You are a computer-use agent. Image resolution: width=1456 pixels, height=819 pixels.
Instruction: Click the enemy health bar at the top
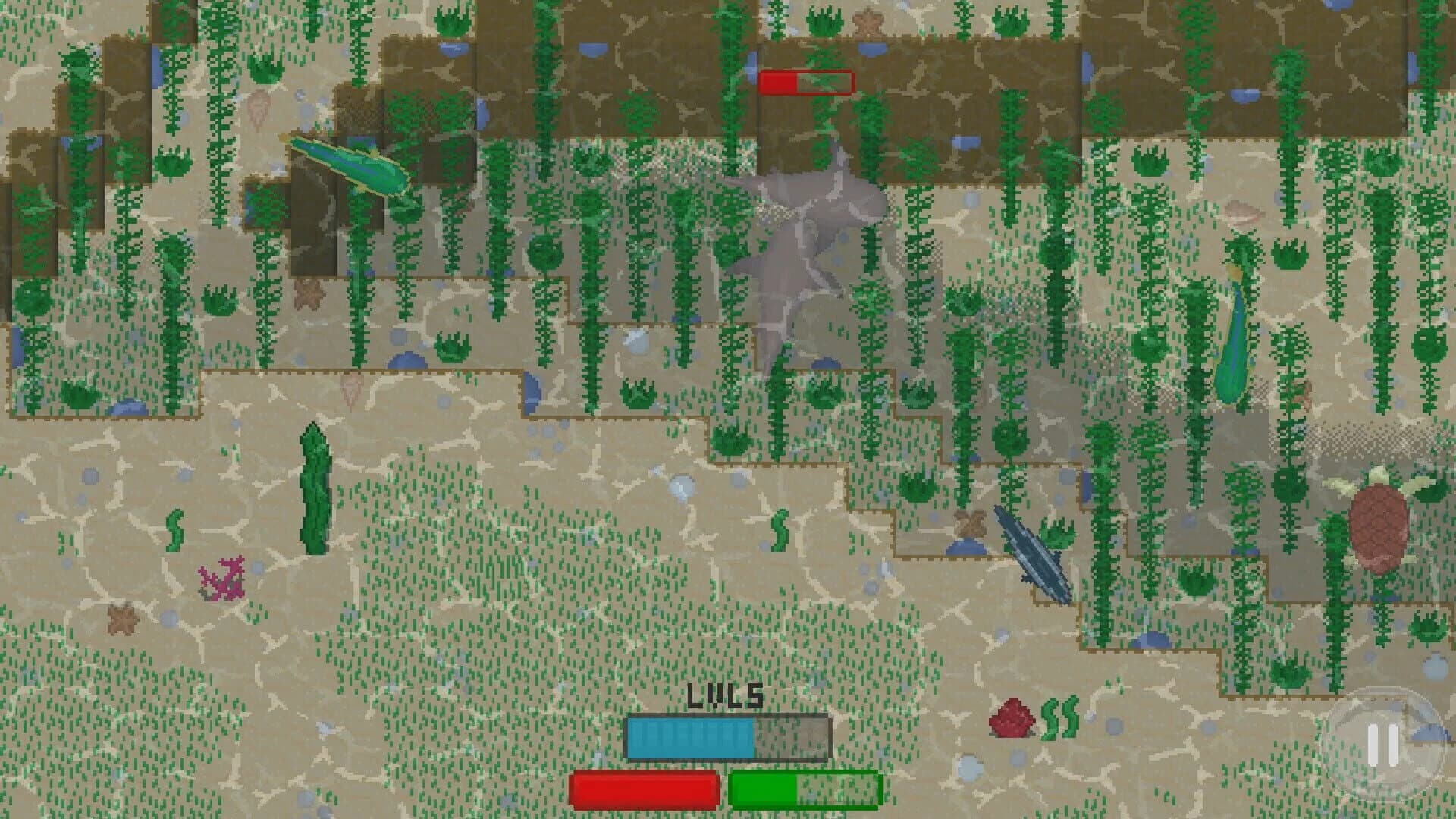[806, 82]
